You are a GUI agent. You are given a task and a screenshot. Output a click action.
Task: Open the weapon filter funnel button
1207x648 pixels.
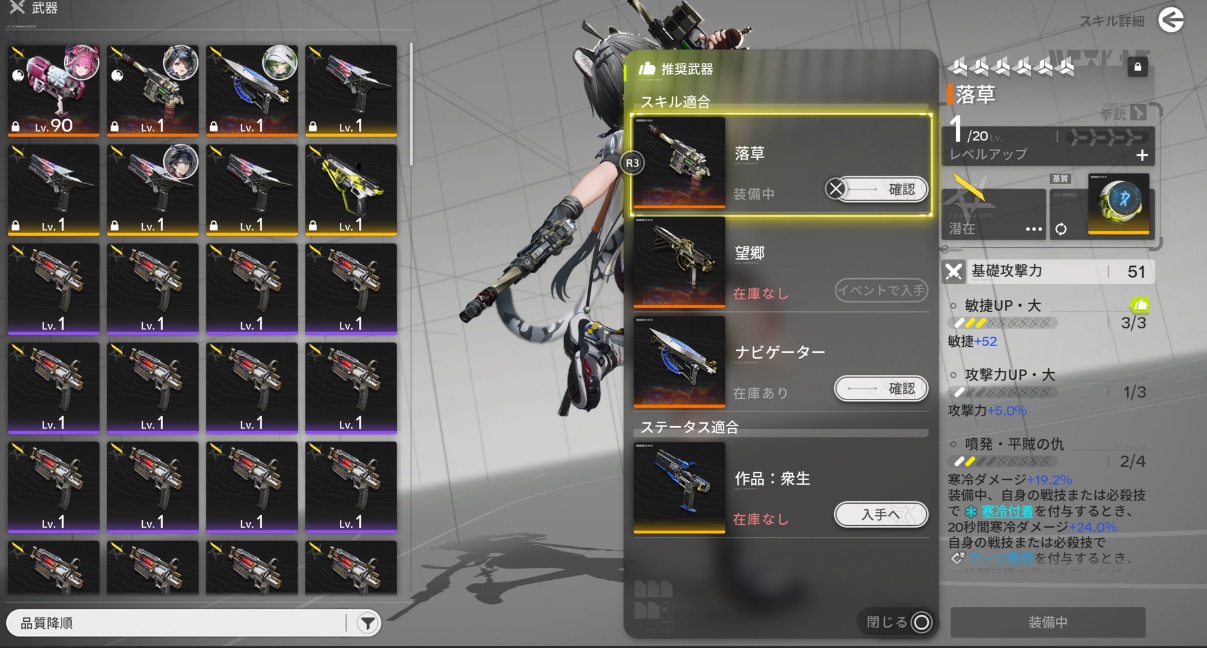368,623
